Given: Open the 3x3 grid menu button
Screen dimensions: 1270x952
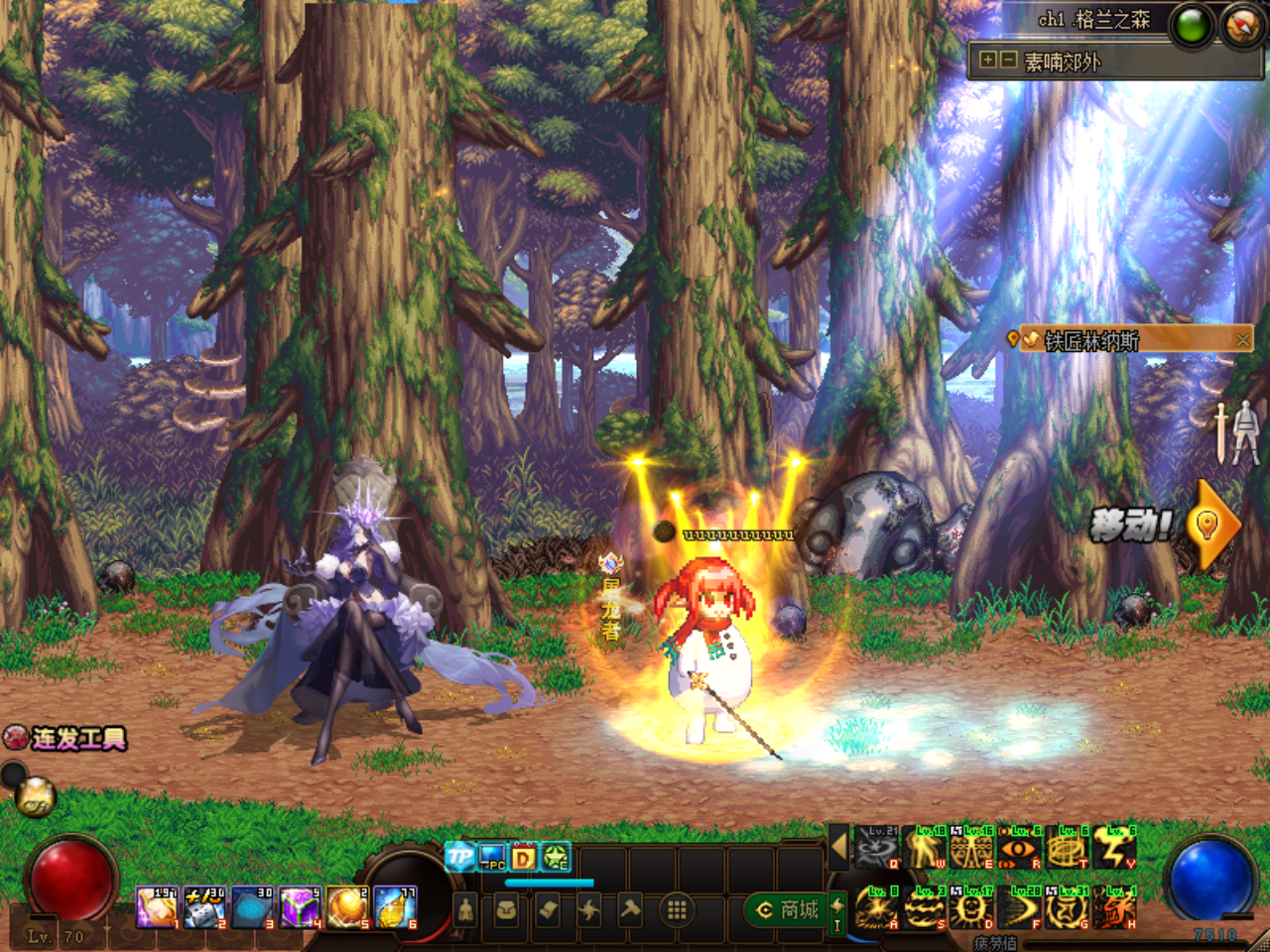Looking at the screenshot, I should (x=677, y=909).
